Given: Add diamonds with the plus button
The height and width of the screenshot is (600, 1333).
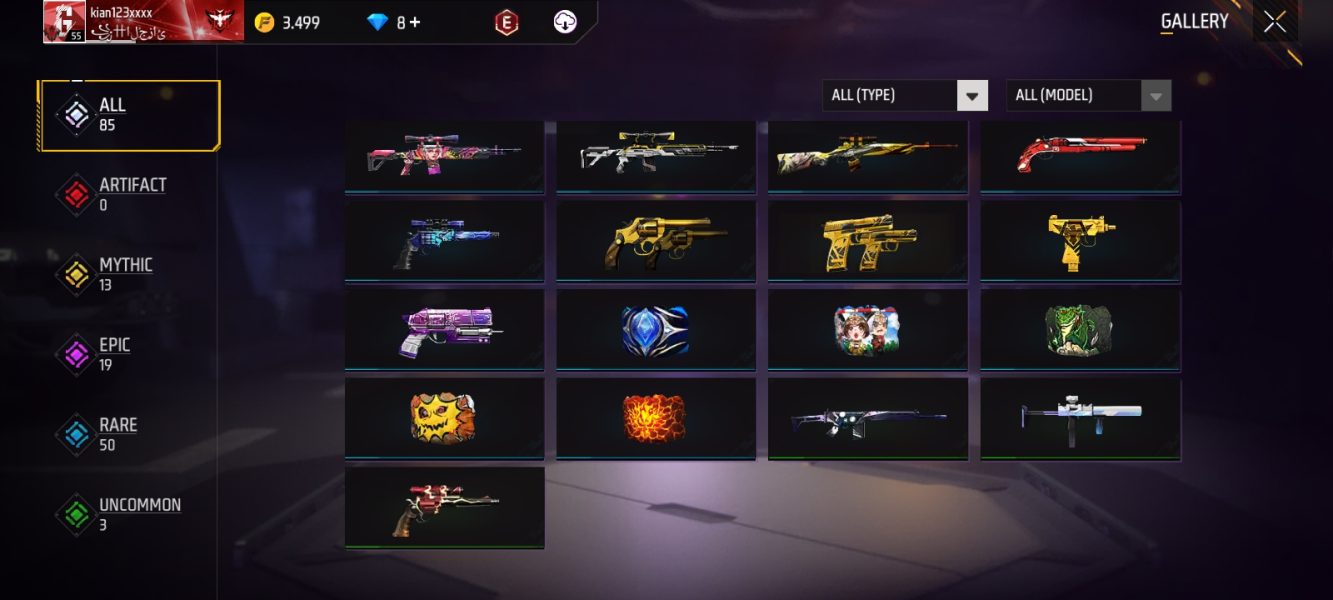Looking at the screenshot, I should pos(414,23).
